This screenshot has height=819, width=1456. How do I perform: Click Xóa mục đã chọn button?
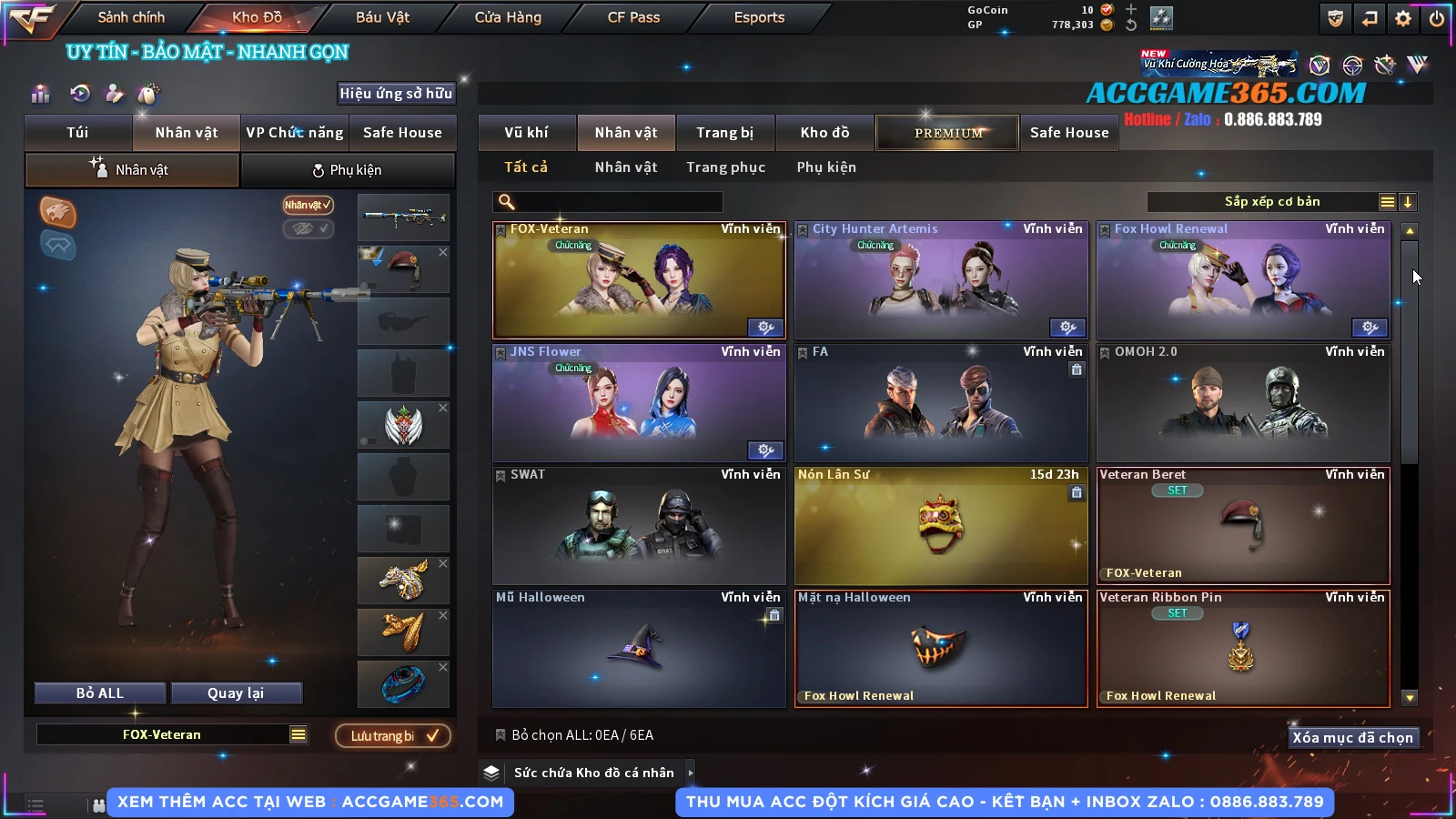click(1352, 738)
